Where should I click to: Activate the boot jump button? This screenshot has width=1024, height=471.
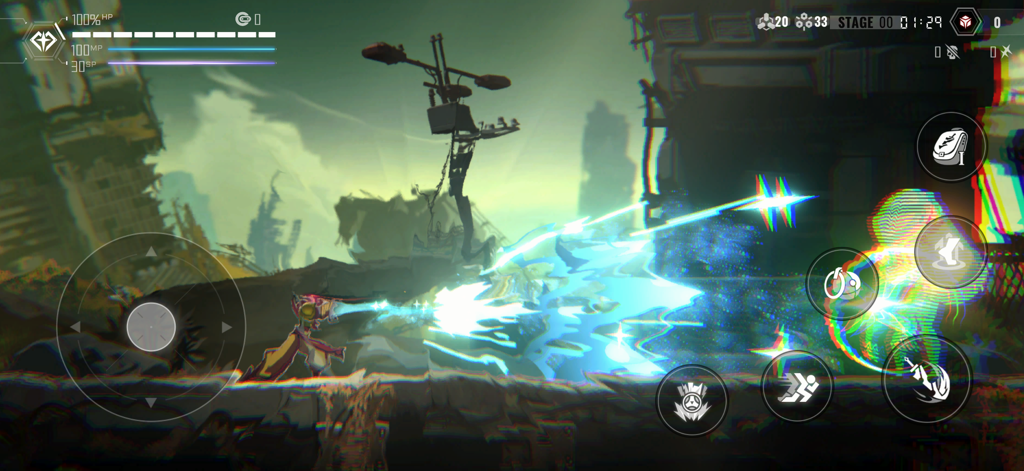949,252
